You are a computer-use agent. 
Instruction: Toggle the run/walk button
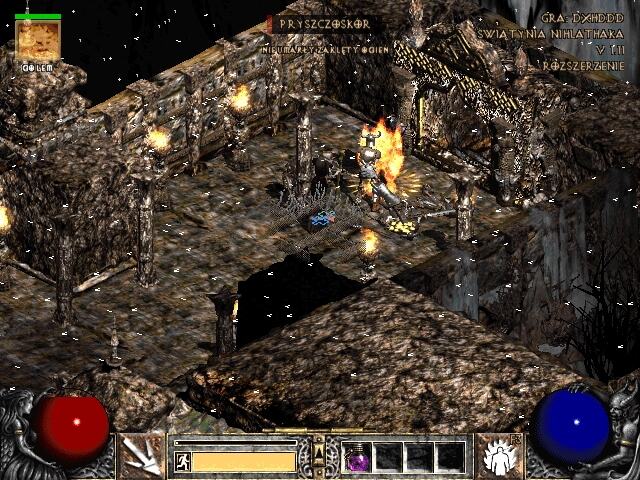click(x=182, y=461)
